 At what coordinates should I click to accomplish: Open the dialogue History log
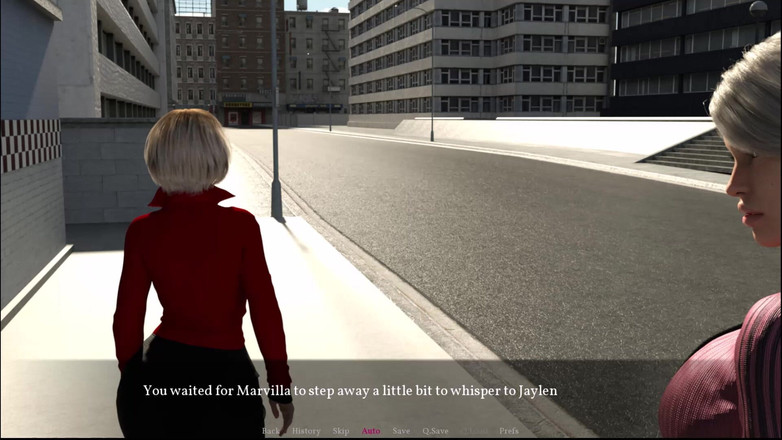click(306, 431)
